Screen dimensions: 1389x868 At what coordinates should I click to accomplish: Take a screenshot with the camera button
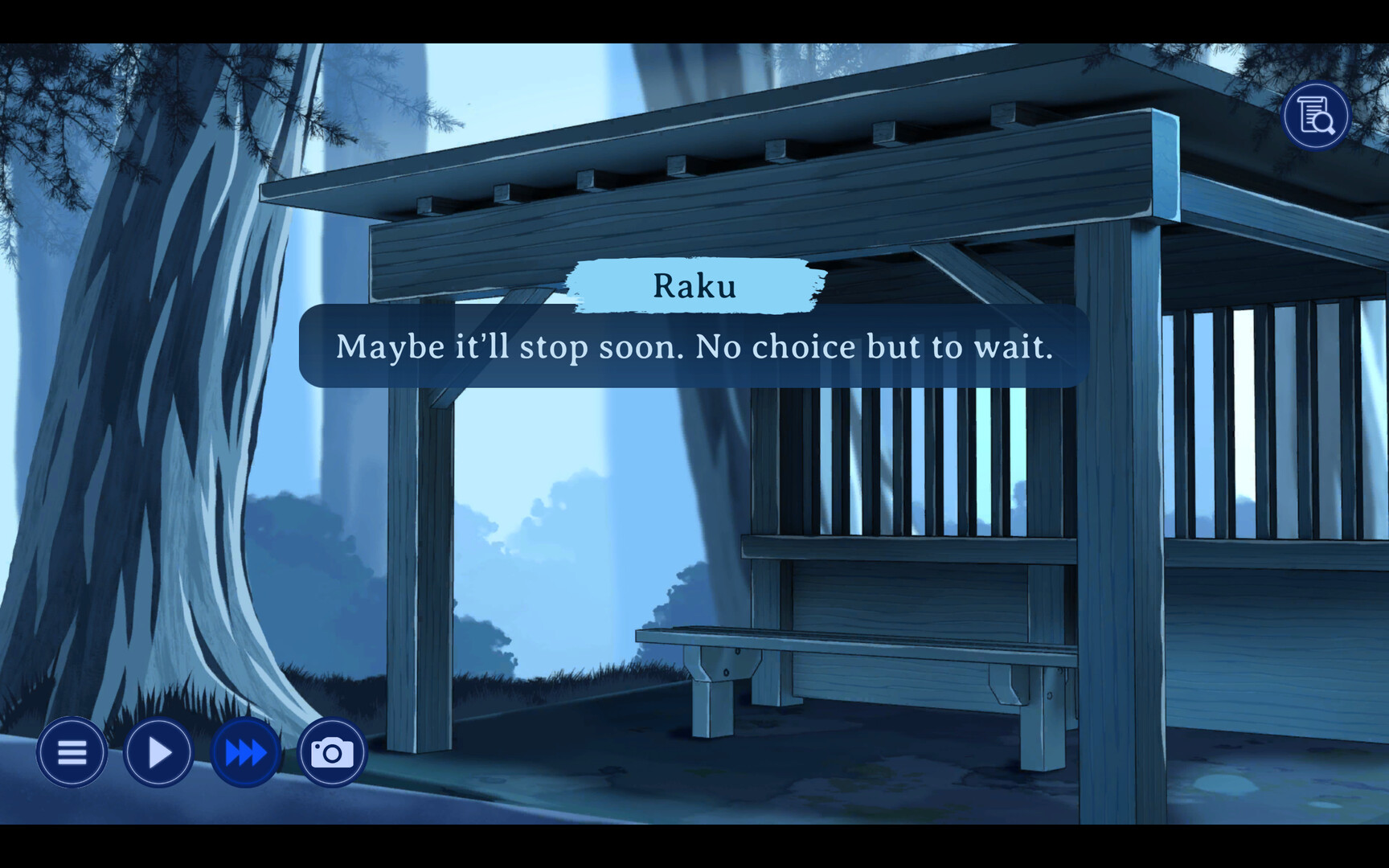coord(332,753)
